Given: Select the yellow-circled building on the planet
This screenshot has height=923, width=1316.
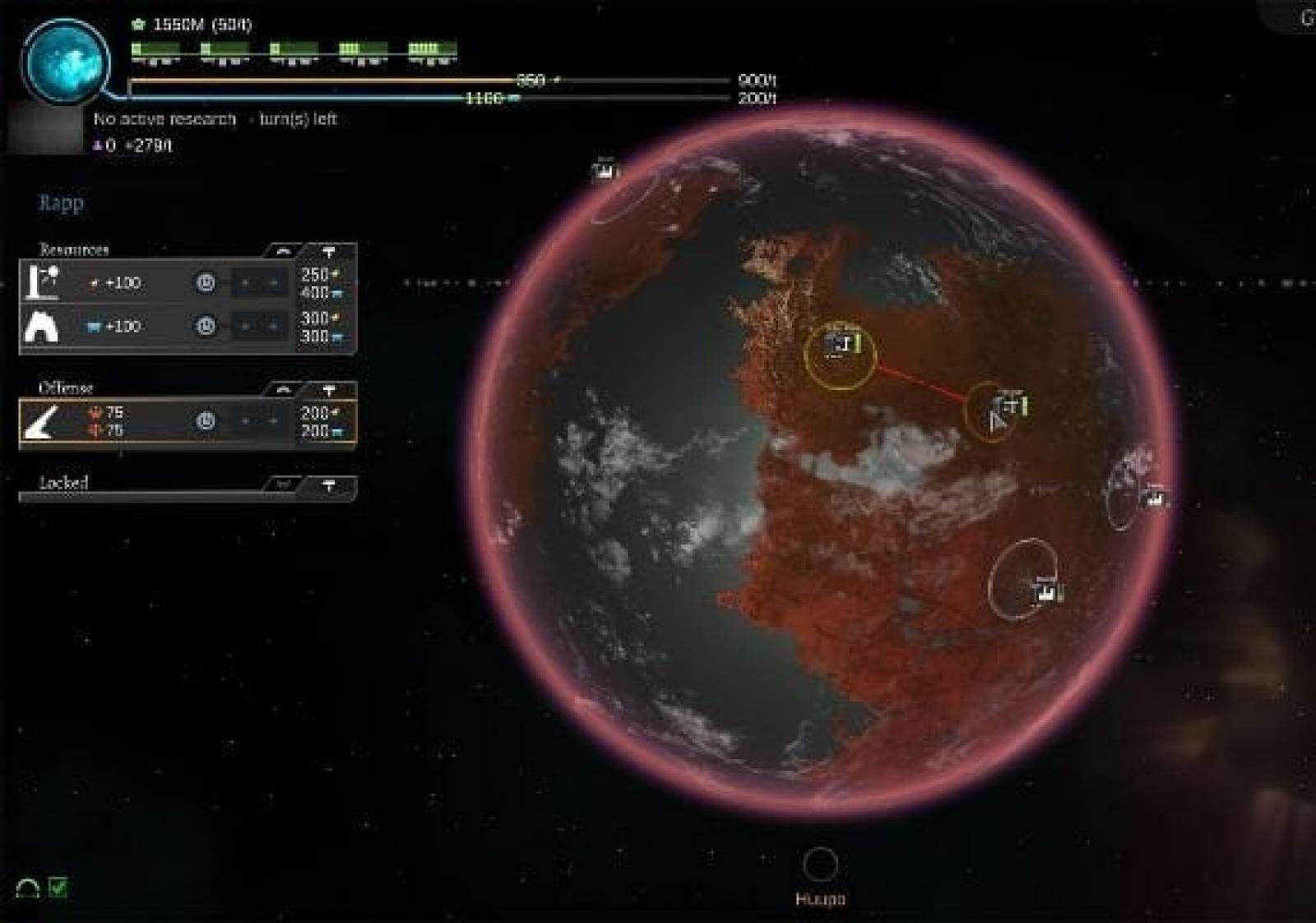Looking at the screenshot, I should click(x=840, y=355).
